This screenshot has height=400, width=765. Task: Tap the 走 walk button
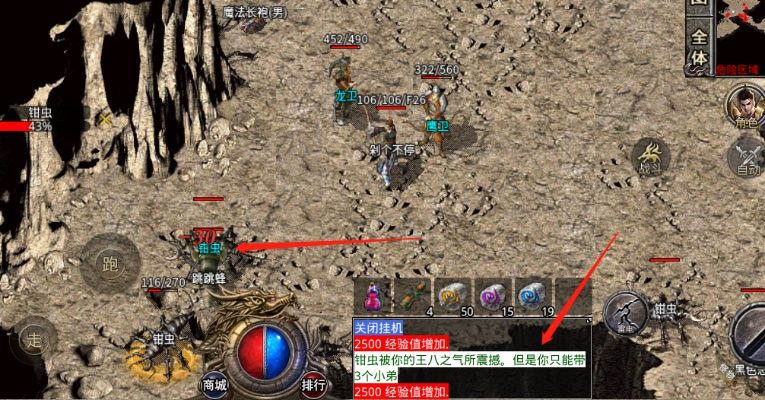tap(35, 338)
